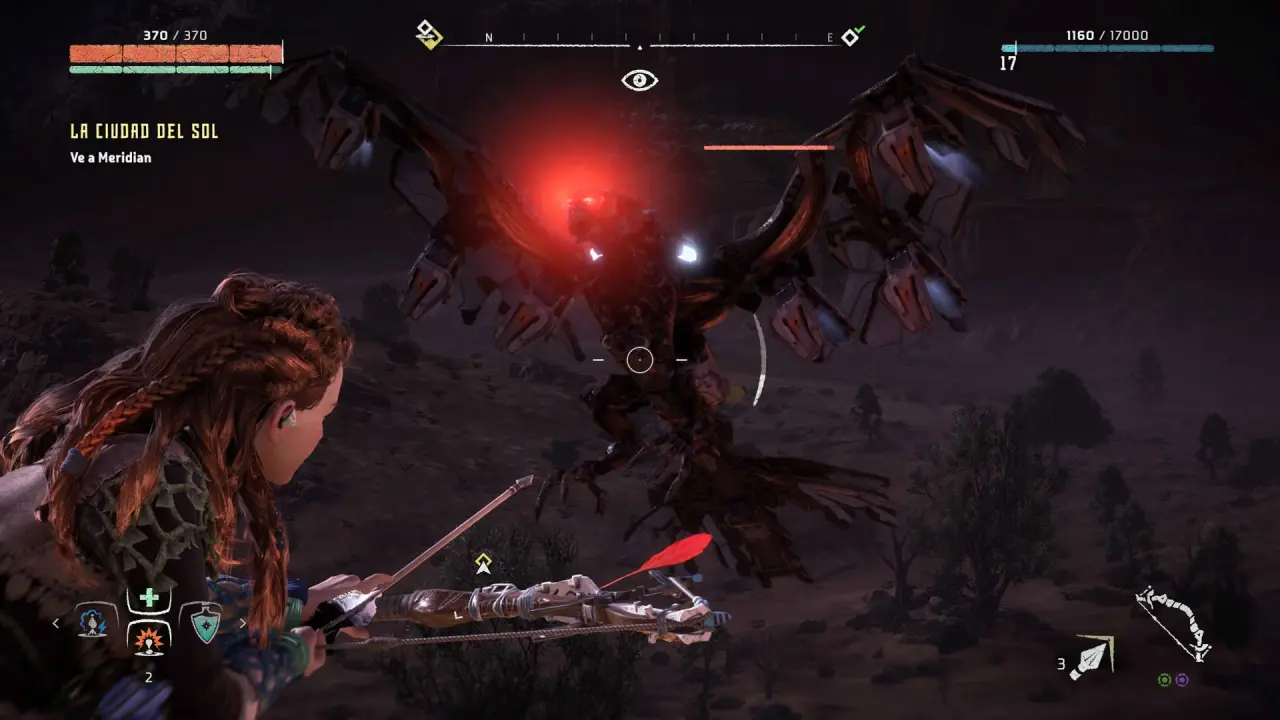Select the medicine pouch green cross slot
The height and width of the screenshot is (720, 1280).
tap(149, 598)
